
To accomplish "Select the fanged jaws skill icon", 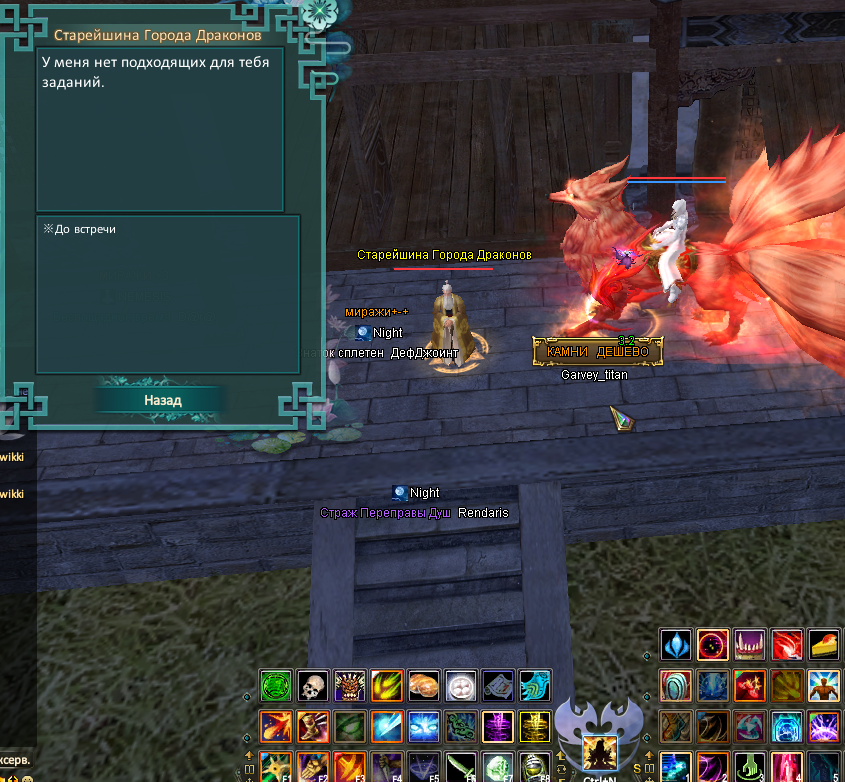I will pos(750,645).
